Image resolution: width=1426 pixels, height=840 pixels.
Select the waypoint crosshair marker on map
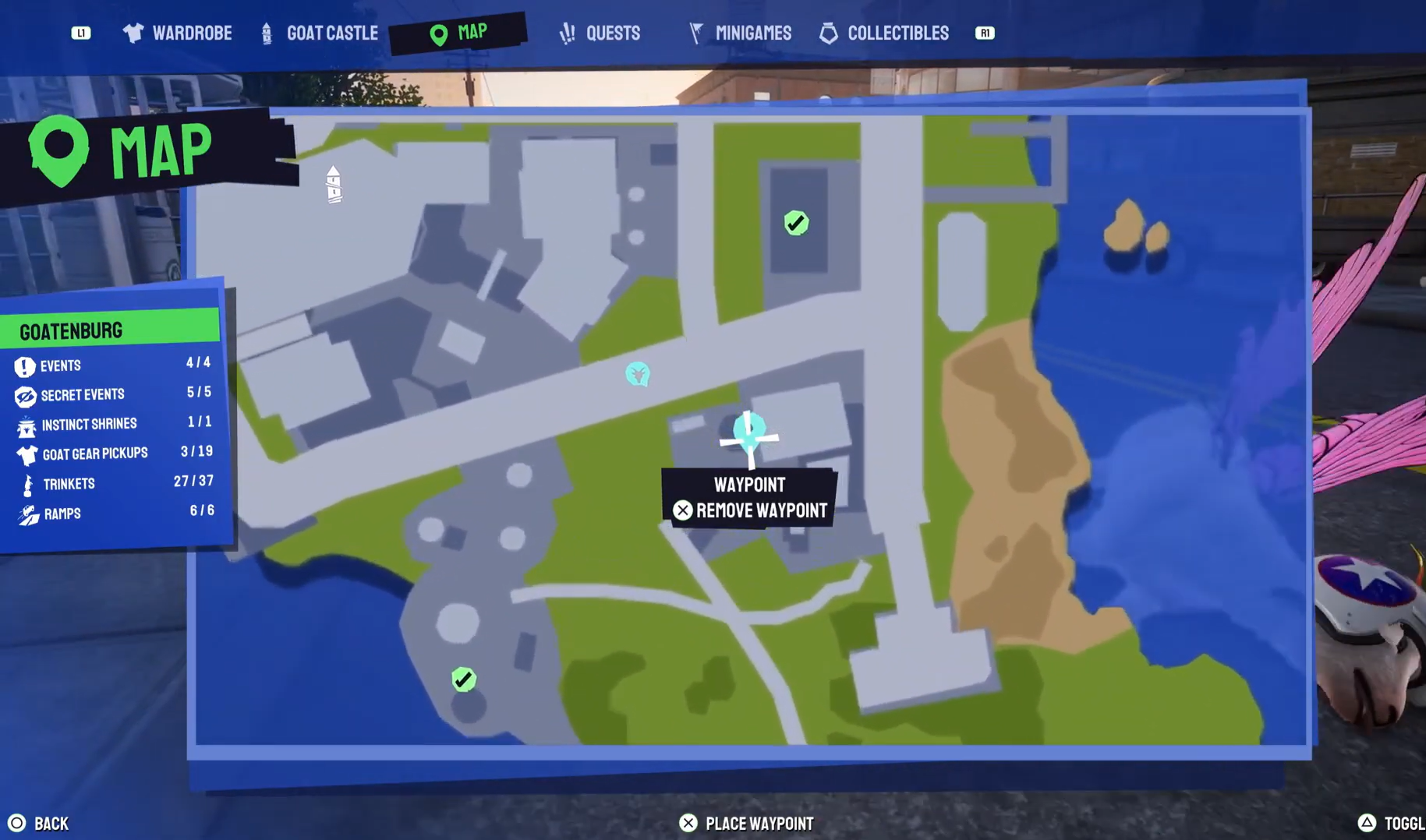pos(748,437)
